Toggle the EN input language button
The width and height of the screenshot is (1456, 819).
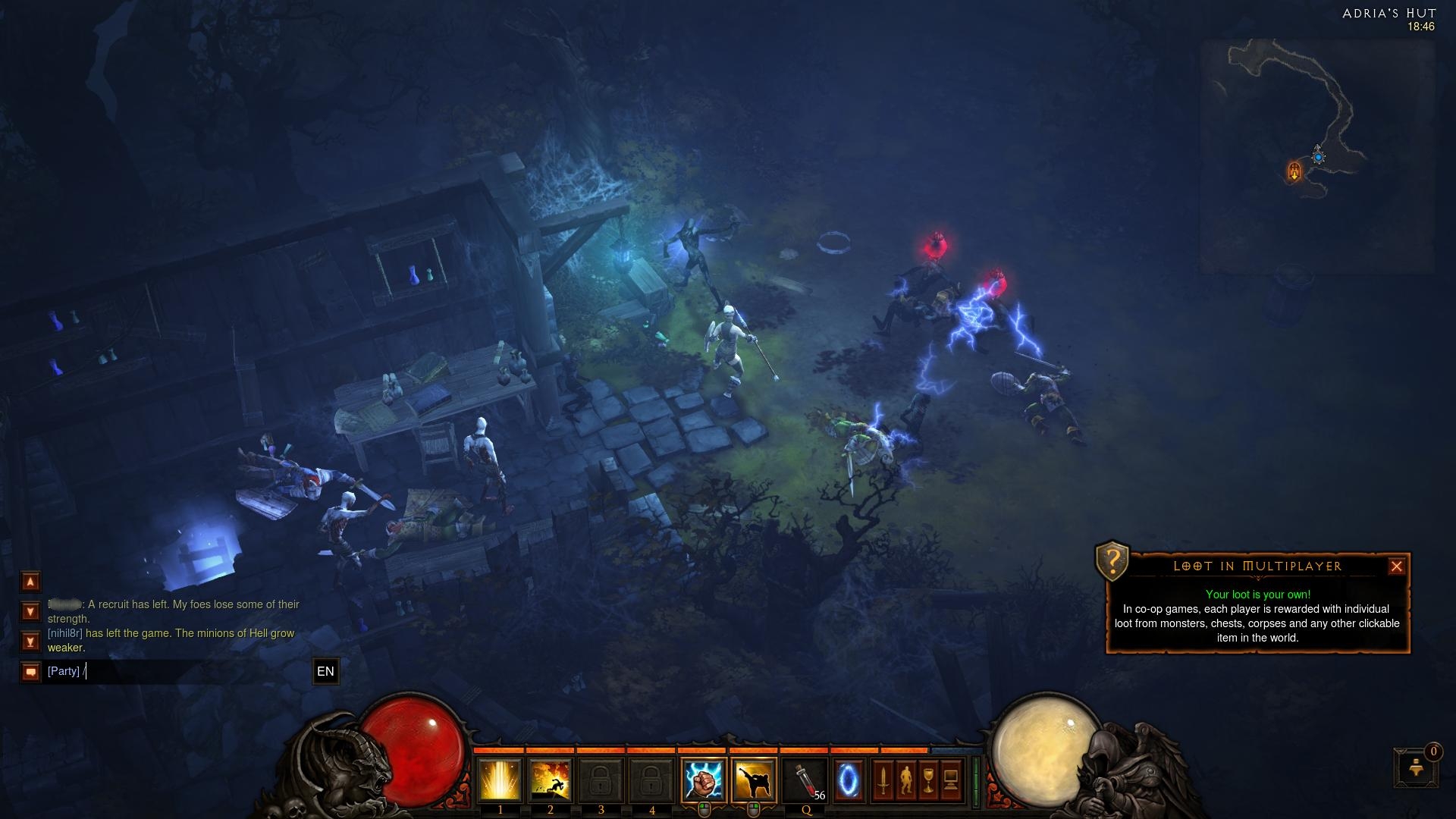pyautogui.click(x=325, y=672)
